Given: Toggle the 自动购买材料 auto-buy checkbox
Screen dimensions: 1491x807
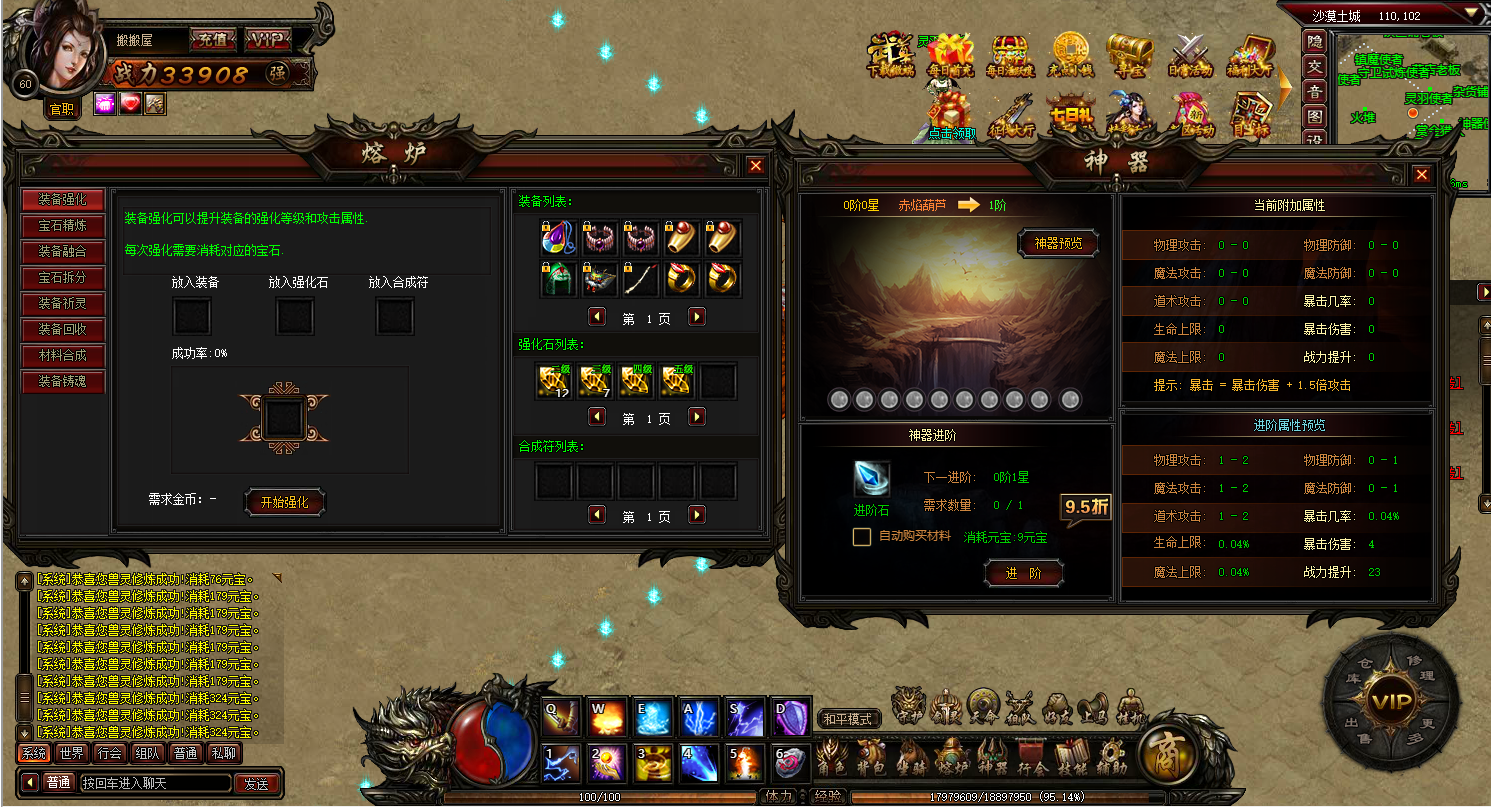Looking at the screenshot, I should 861,537.
